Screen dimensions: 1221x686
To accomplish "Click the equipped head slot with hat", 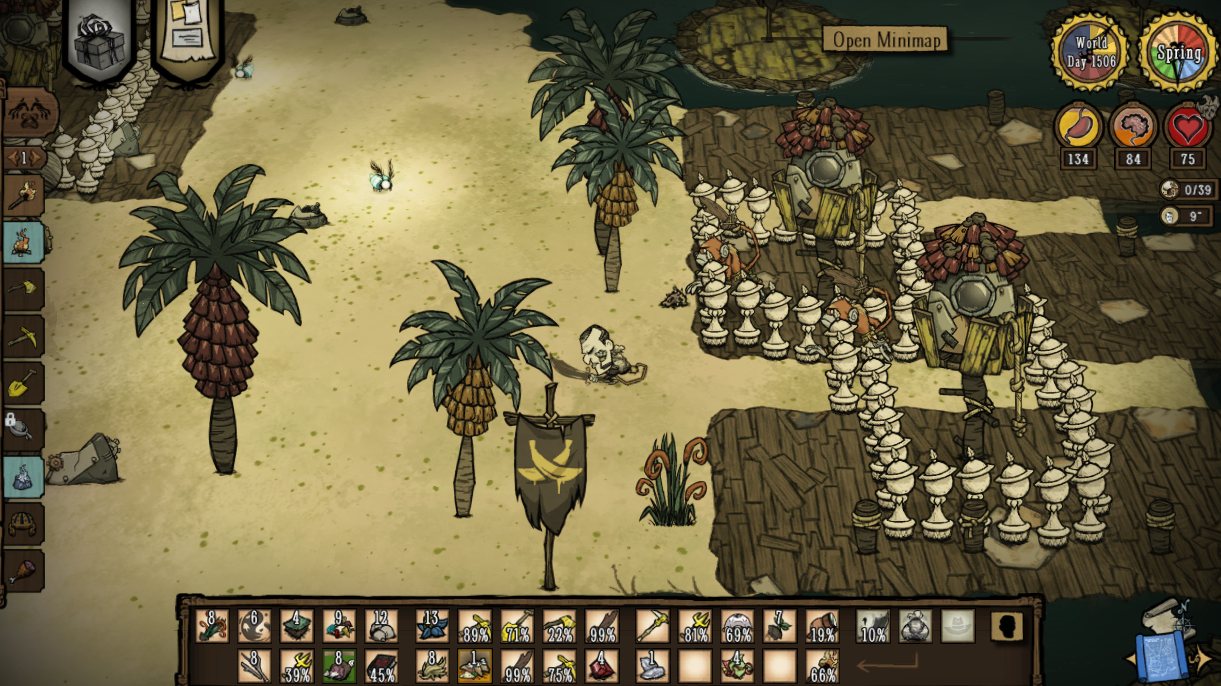I will [x=957, y=627].
